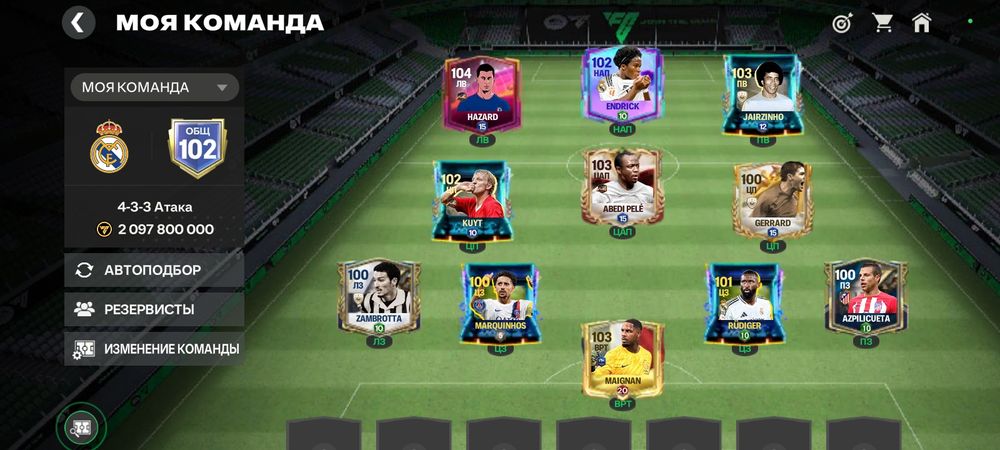Screen dimensions: 1000x450
Task: Select the Rüdiger defender card
Action: pyautogui.click(x=745, y=303)
